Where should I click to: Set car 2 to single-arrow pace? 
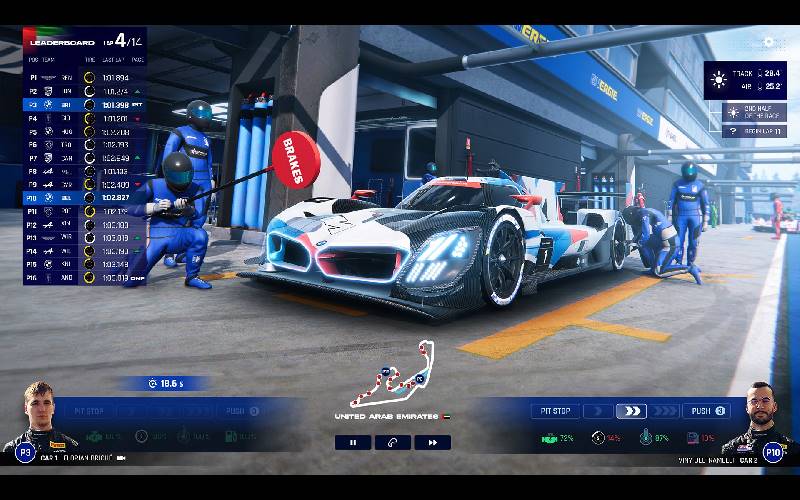pyautogui.click(x=598, y=411)
